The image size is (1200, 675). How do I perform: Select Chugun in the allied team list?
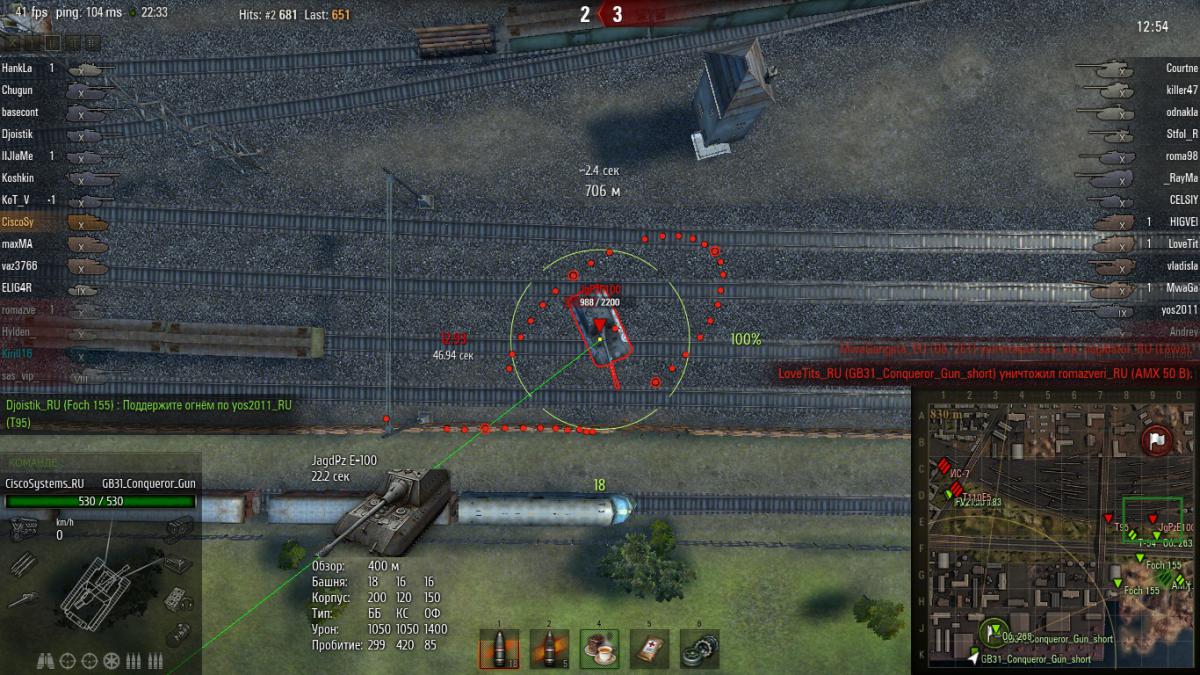(18, 90)
